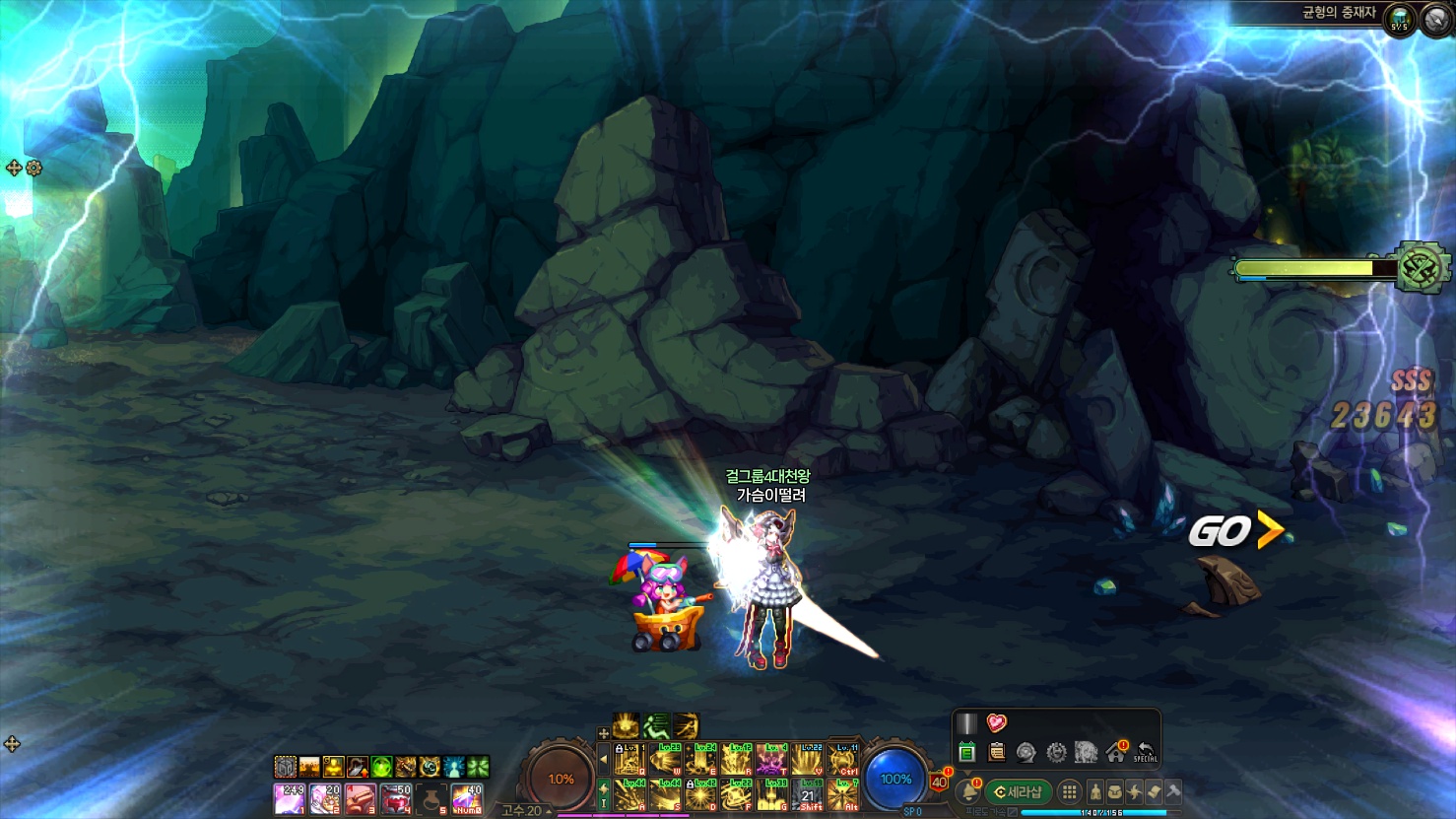The image size is (1456, 819).
Task: Open the clipboard quest list icon
Action: (996, 753)
